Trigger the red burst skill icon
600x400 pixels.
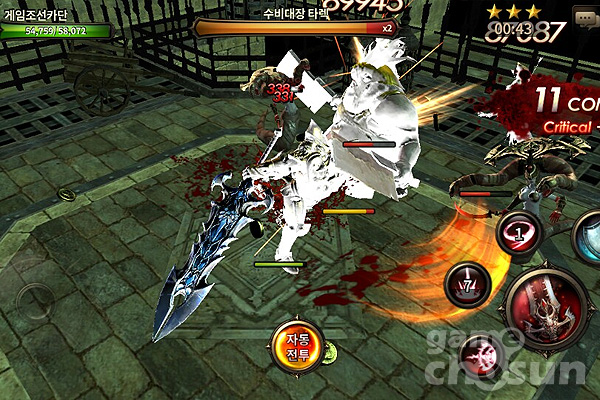pyautogui.click(x=481, y=356)
